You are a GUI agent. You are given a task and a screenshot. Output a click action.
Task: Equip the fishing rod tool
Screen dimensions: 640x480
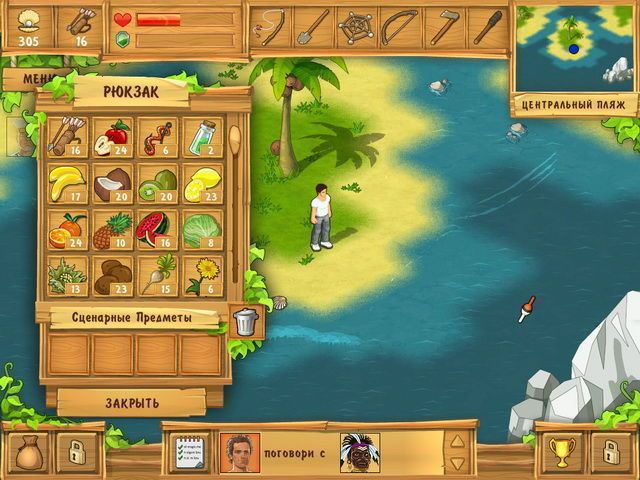(x=273, y=27)
